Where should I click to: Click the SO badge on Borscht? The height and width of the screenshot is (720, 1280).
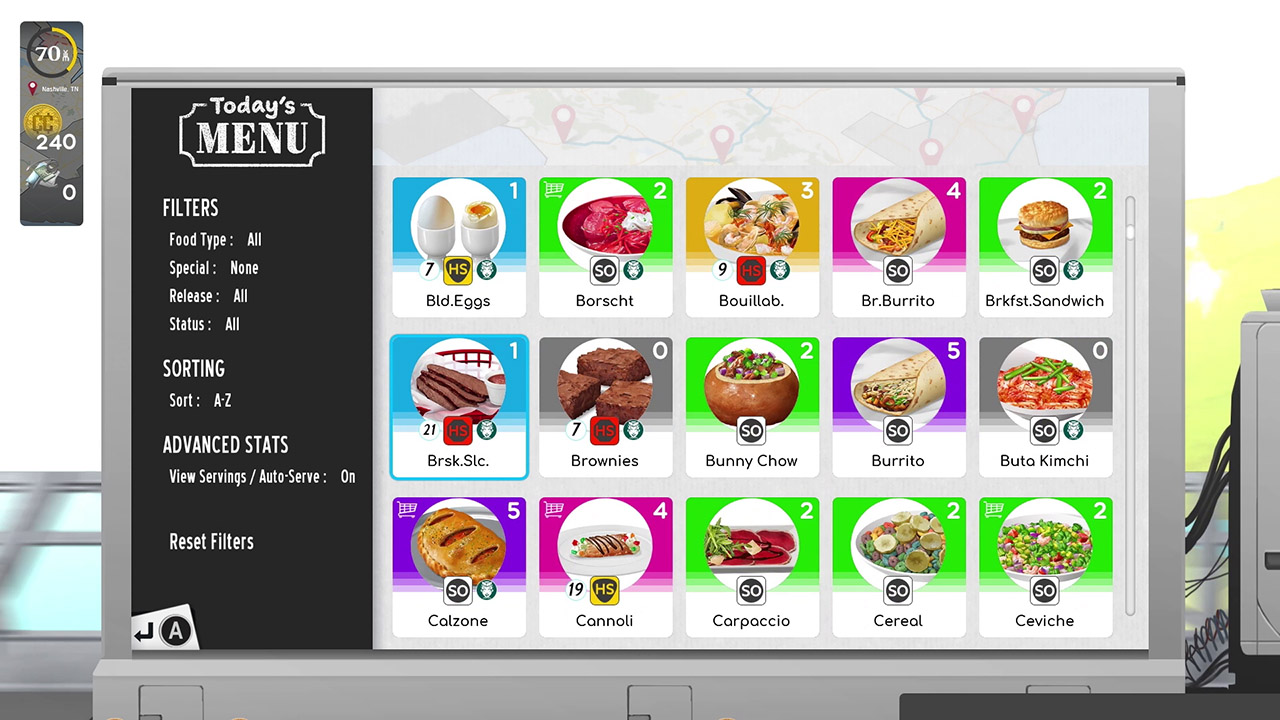(604, 270)
